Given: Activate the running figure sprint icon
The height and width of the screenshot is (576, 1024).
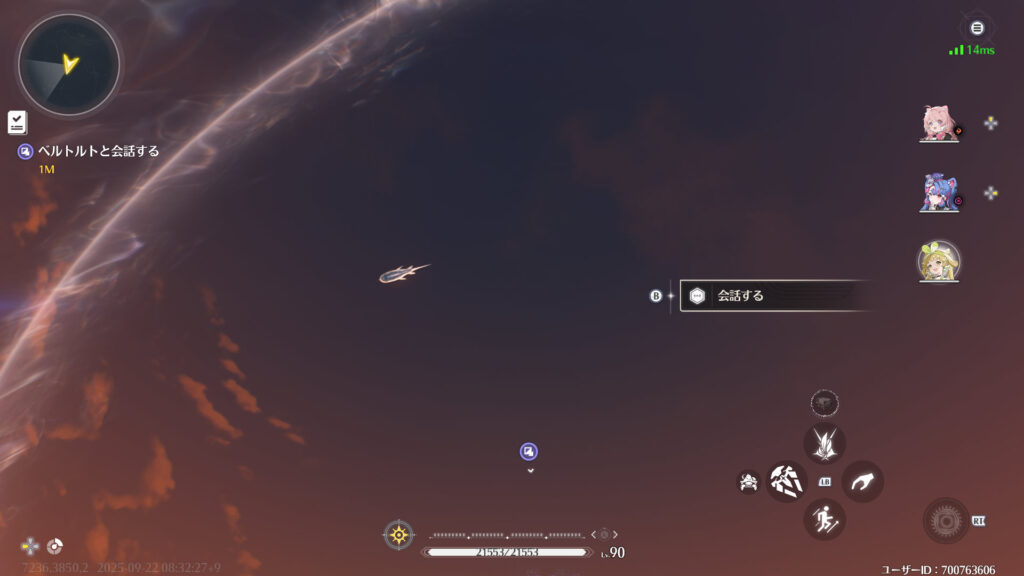Looking at the screenshot, I should [x=825, y=519].
